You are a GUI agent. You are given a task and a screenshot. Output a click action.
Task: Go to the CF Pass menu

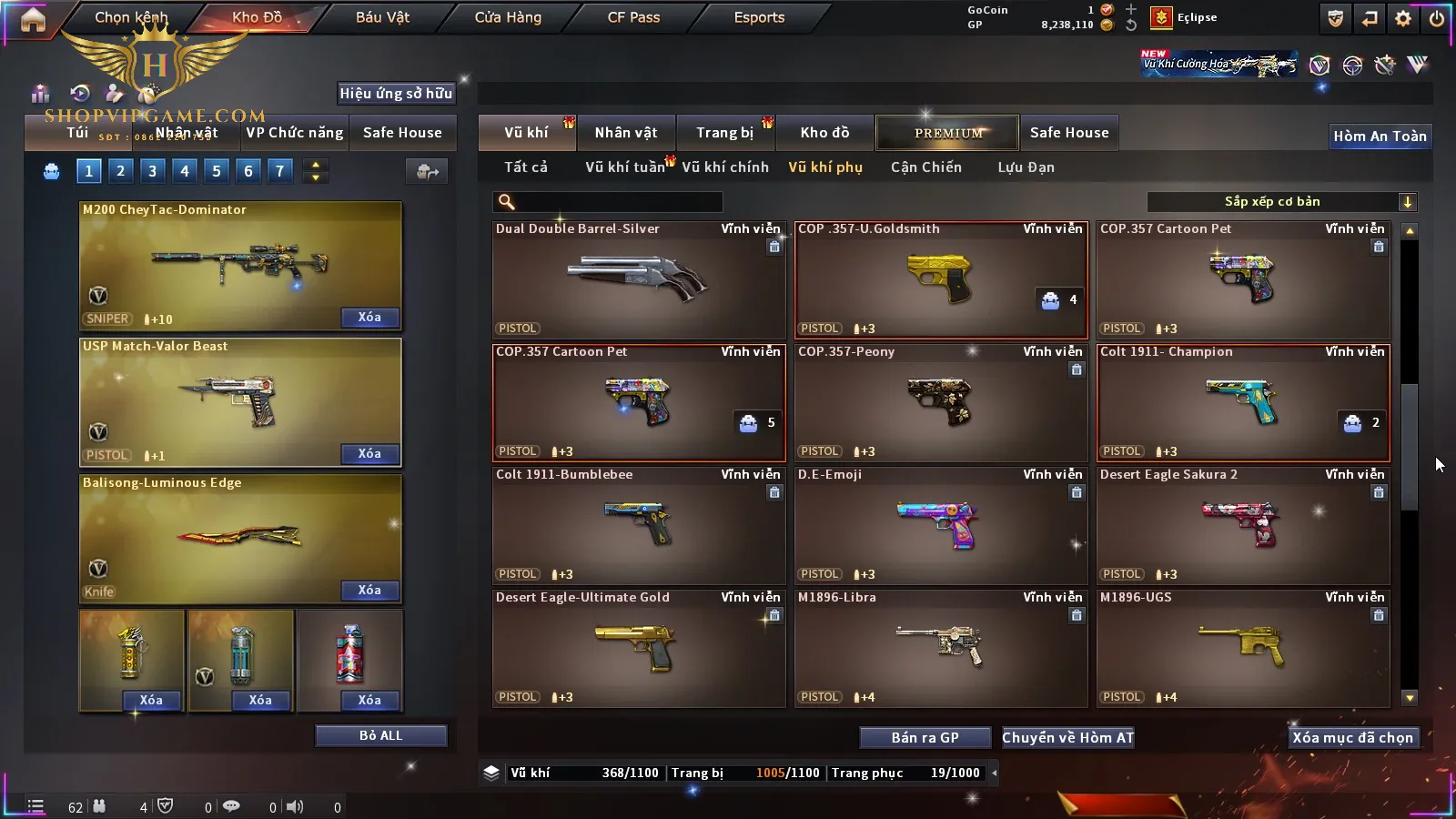point(633,17)
